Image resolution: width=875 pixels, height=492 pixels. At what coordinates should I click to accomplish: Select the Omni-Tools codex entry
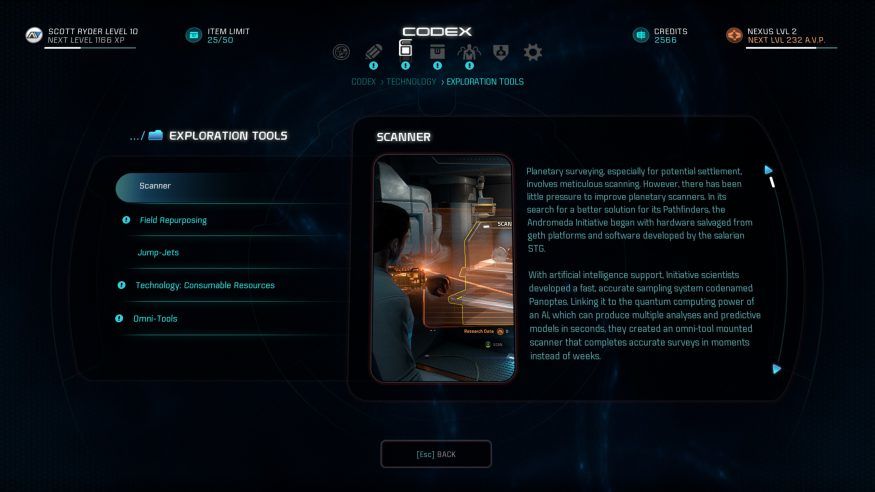tap(156, 318)
